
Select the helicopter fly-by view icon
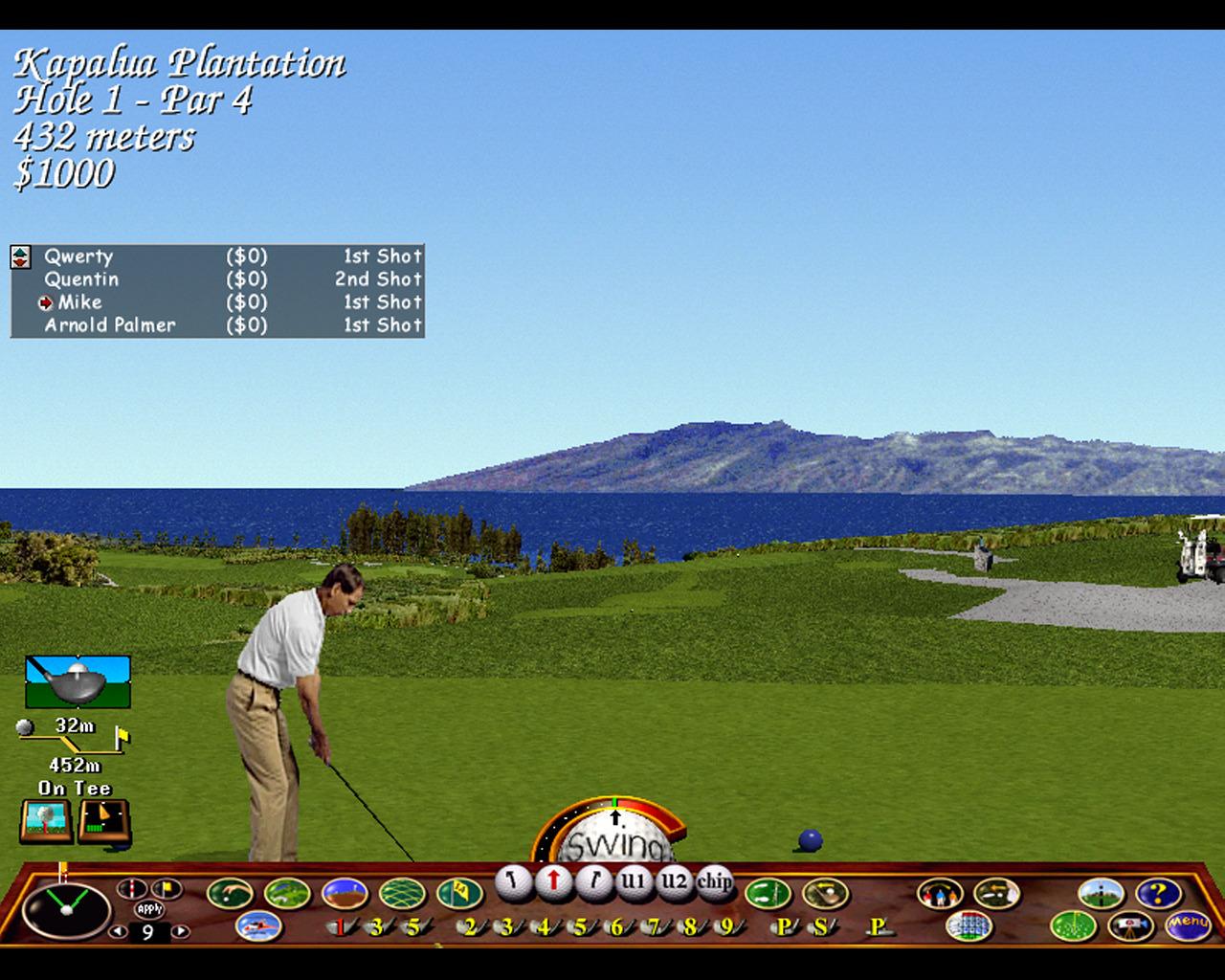point(259,924)
